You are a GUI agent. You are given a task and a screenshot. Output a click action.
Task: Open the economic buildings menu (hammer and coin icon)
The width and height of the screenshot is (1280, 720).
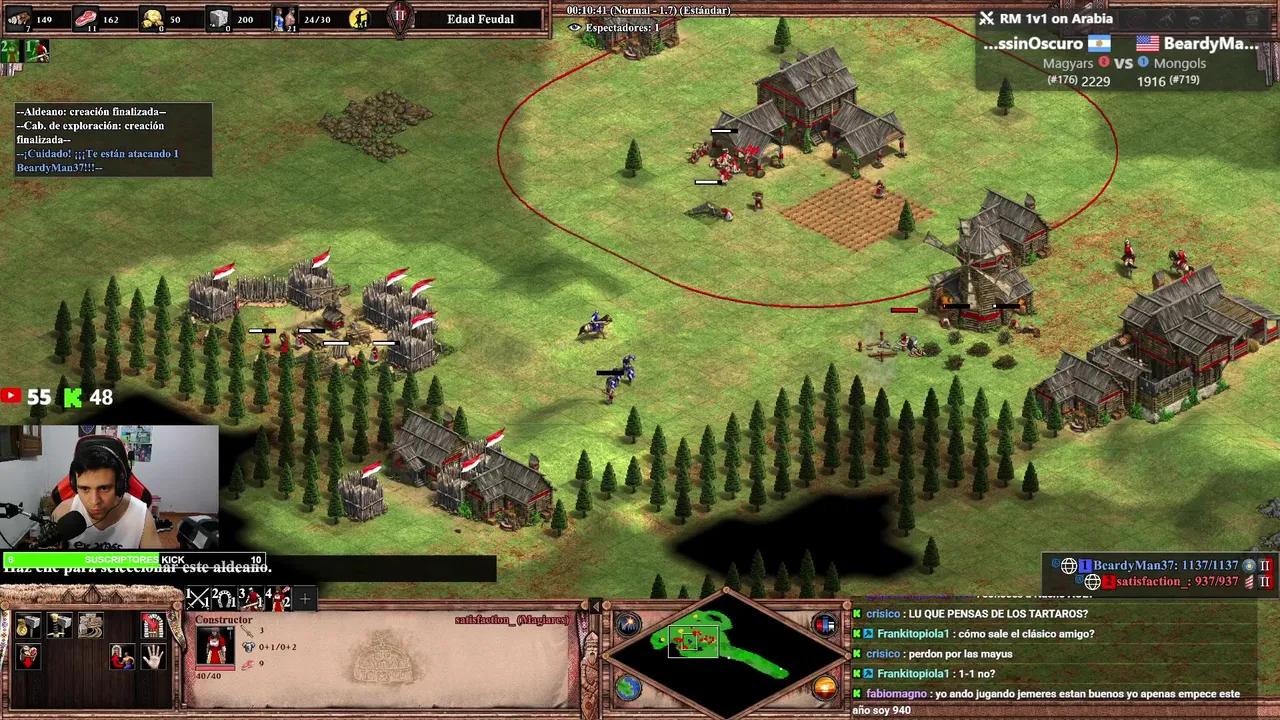tap(28, 626)
